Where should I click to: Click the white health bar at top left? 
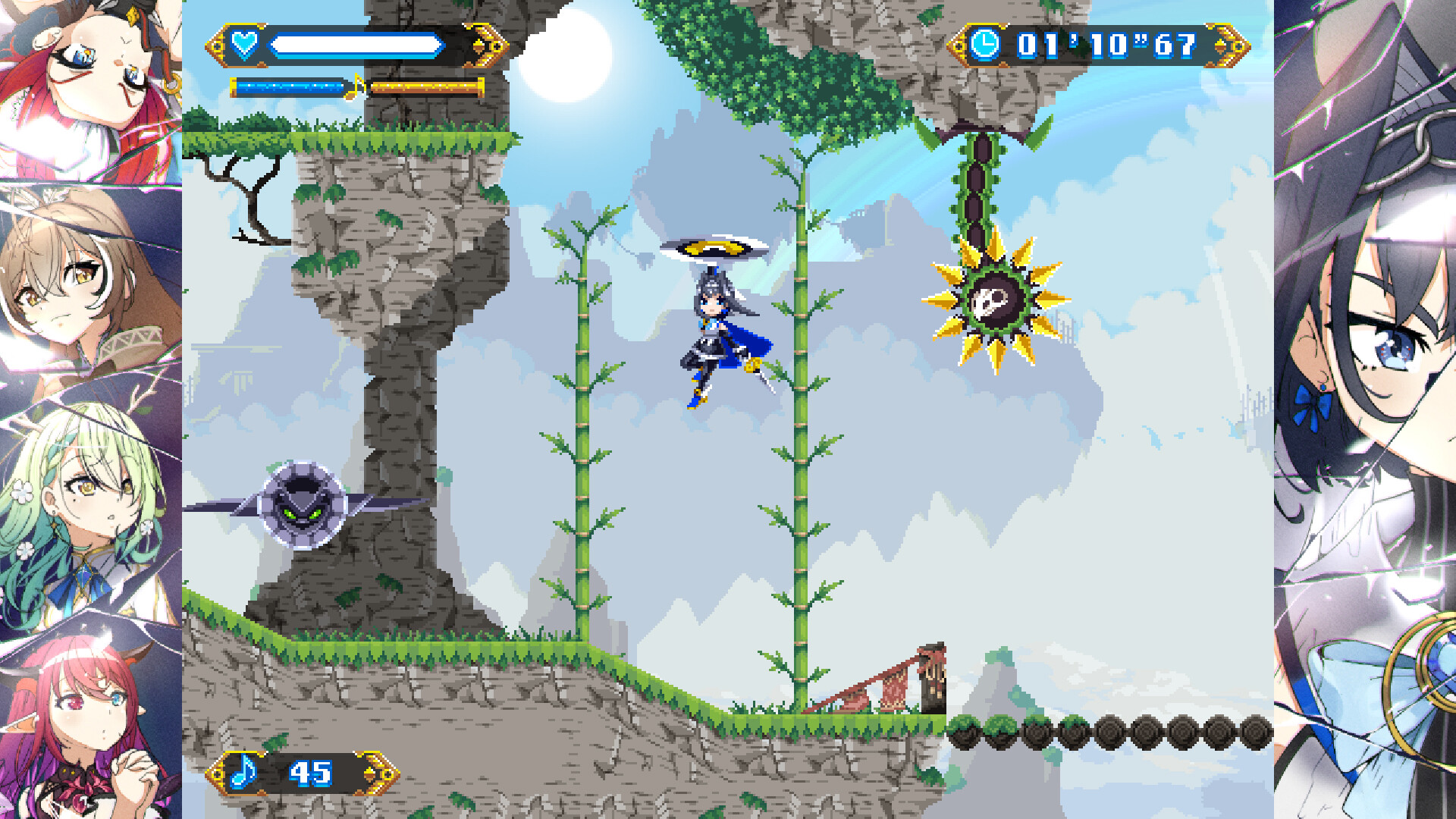tap(356, 45)
